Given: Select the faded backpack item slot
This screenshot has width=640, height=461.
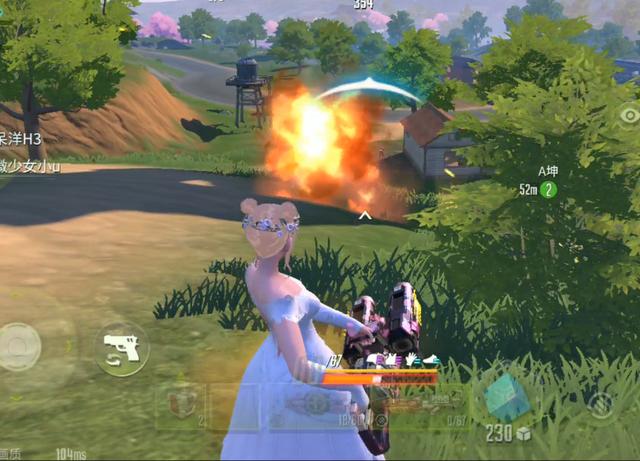Looking at the screenshot, I should [180, 405].
